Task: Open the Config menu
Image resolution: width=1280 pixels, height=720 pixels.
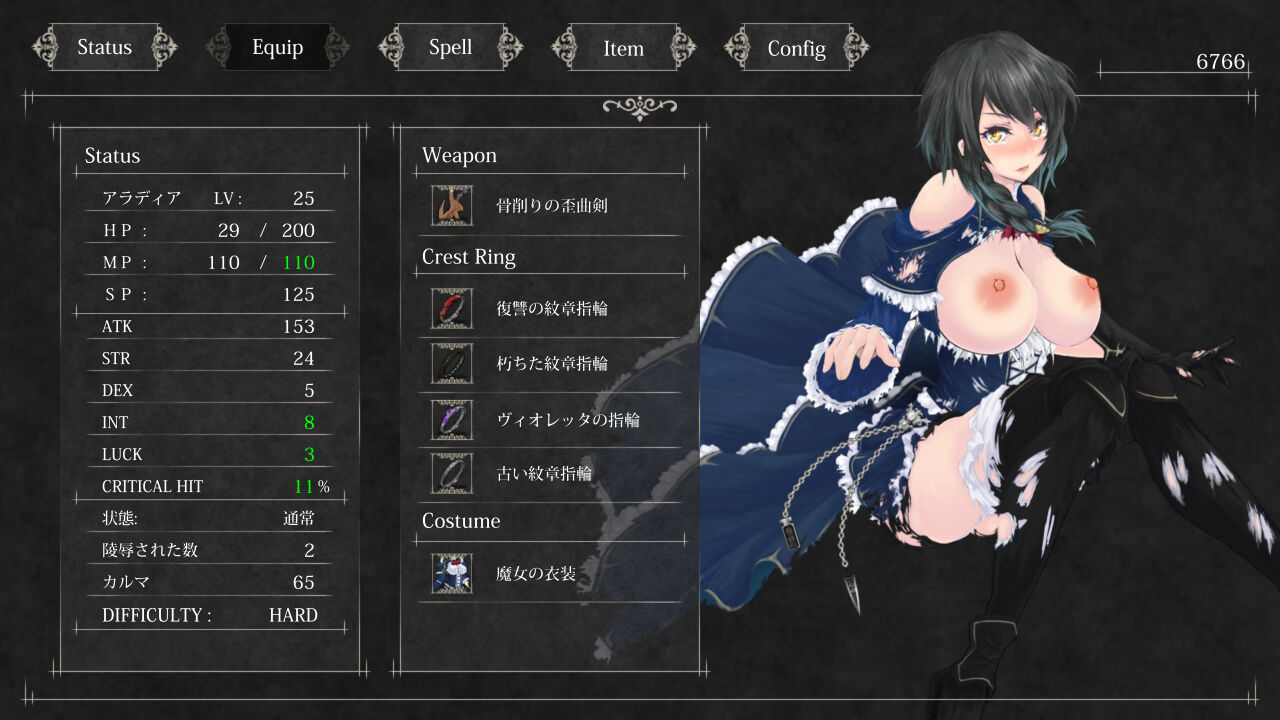Action: 797,46
